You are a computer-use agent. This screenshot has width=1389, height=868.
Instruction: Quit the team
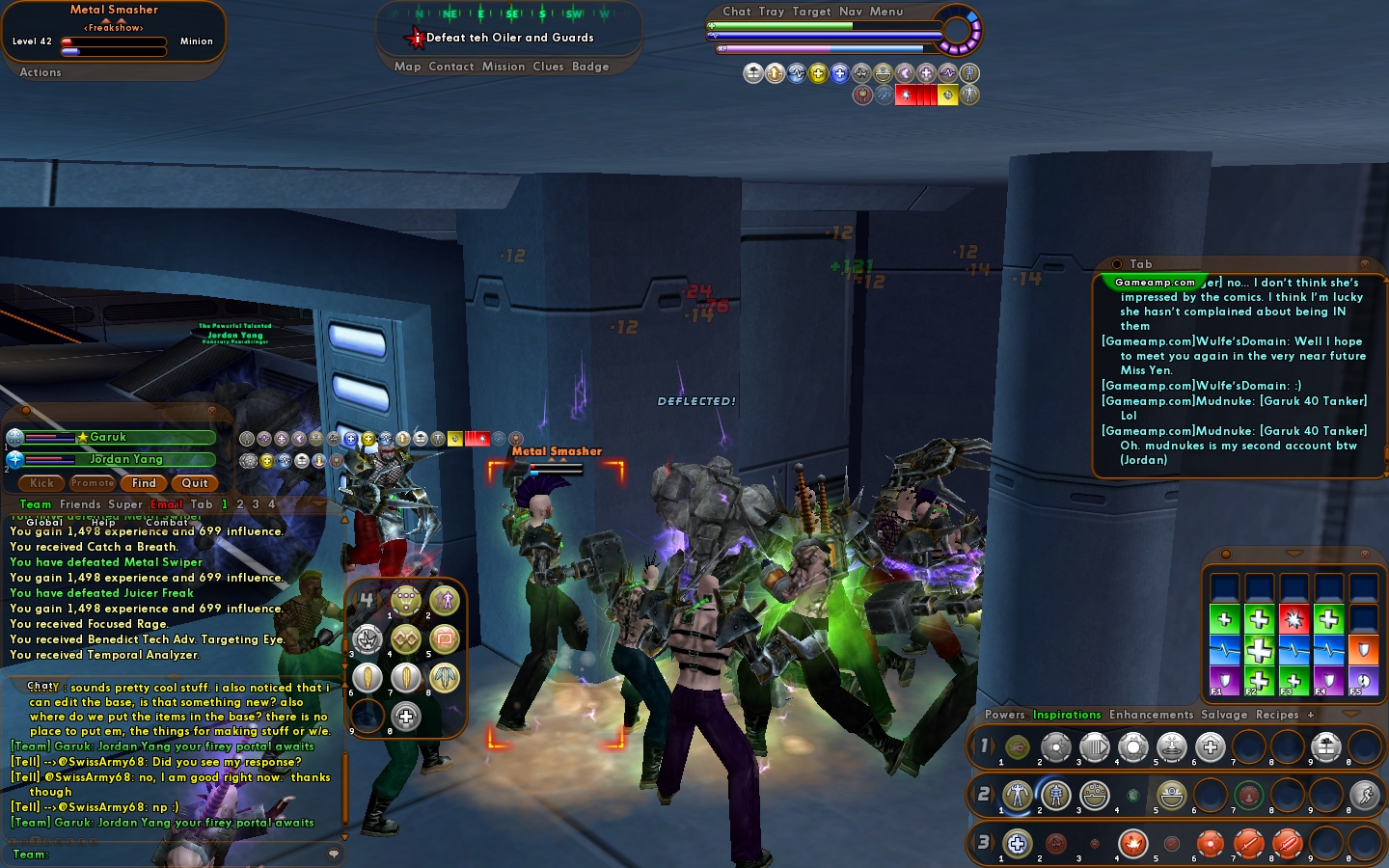click(195, 483)
